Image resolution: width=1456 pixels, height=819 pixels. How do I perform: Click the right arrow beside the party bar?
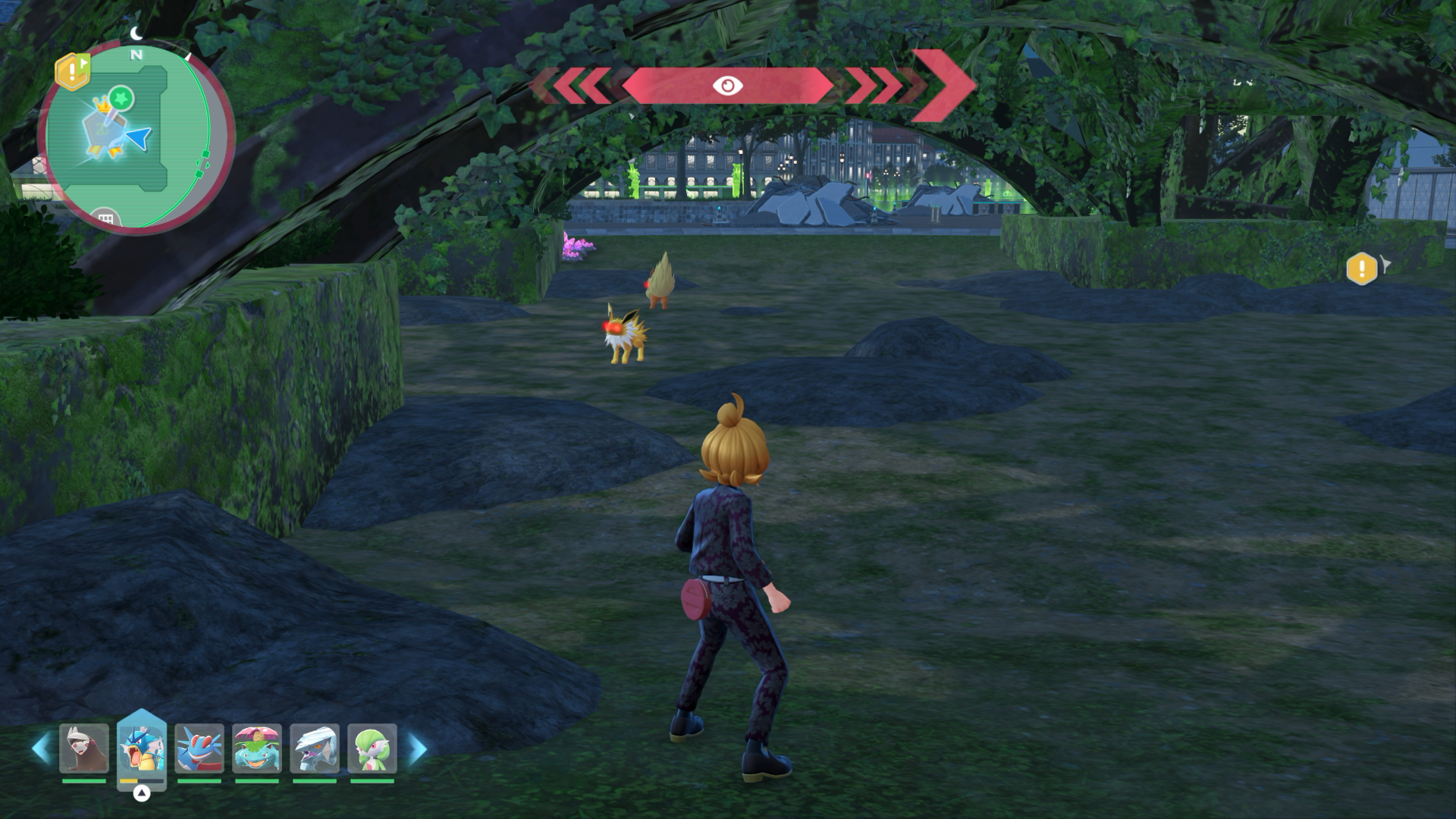(417, 748)
